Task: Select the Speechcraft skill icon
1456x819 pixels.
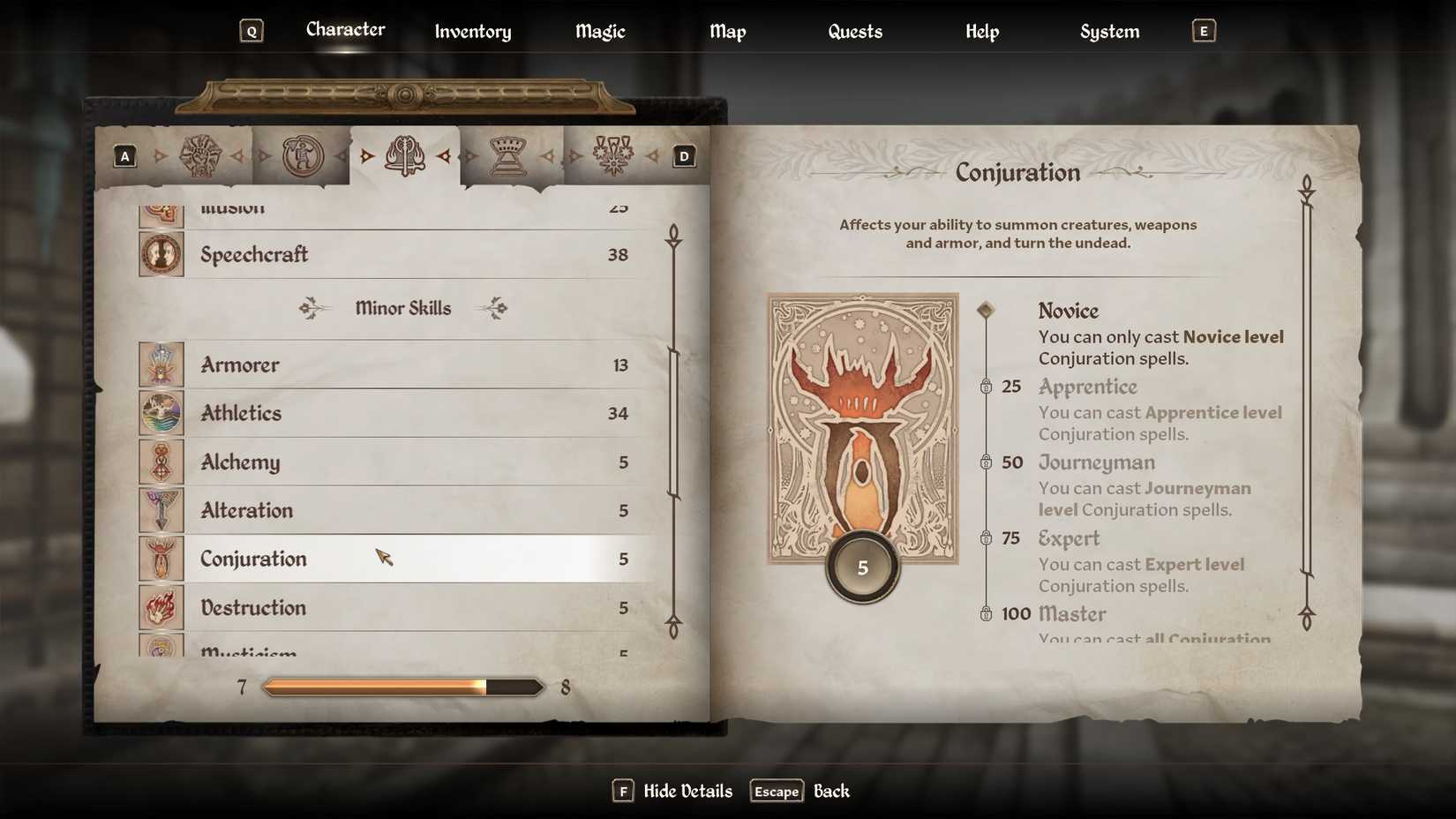Action: pos(161,254)
